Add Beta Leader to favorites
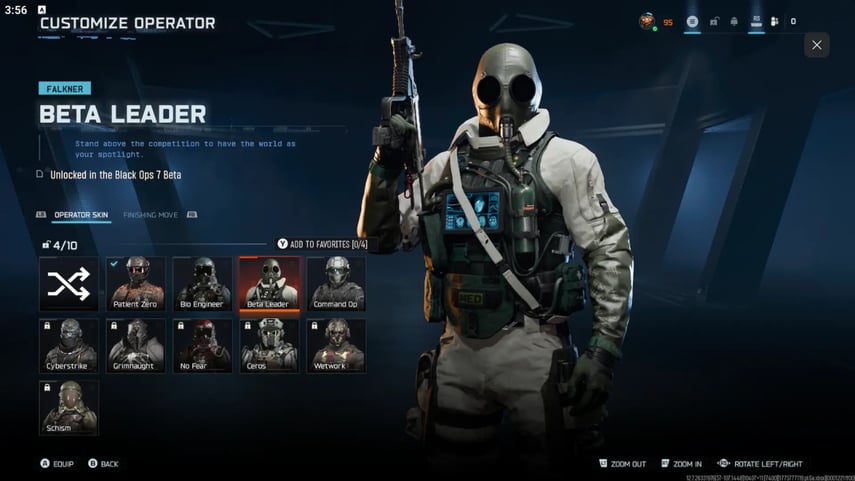 (322, 244)
